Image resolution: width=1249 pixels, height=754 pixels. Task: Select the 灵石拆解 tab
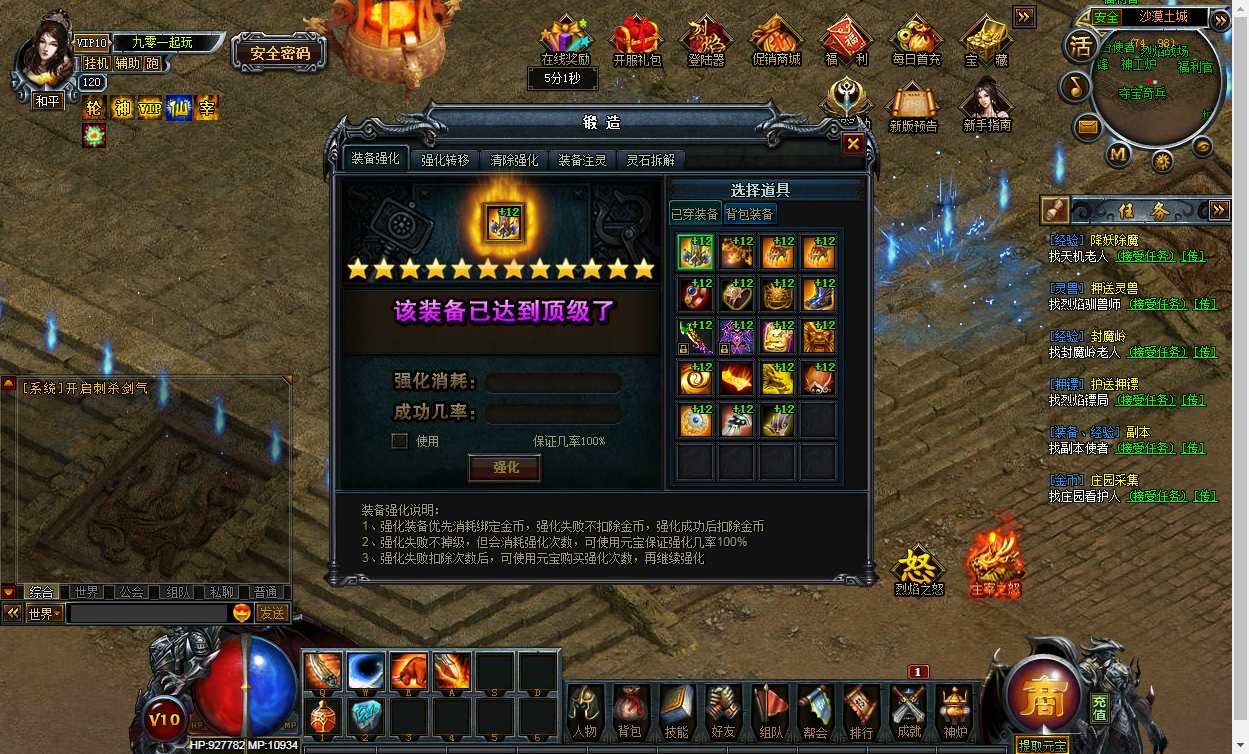click(651, 160)
